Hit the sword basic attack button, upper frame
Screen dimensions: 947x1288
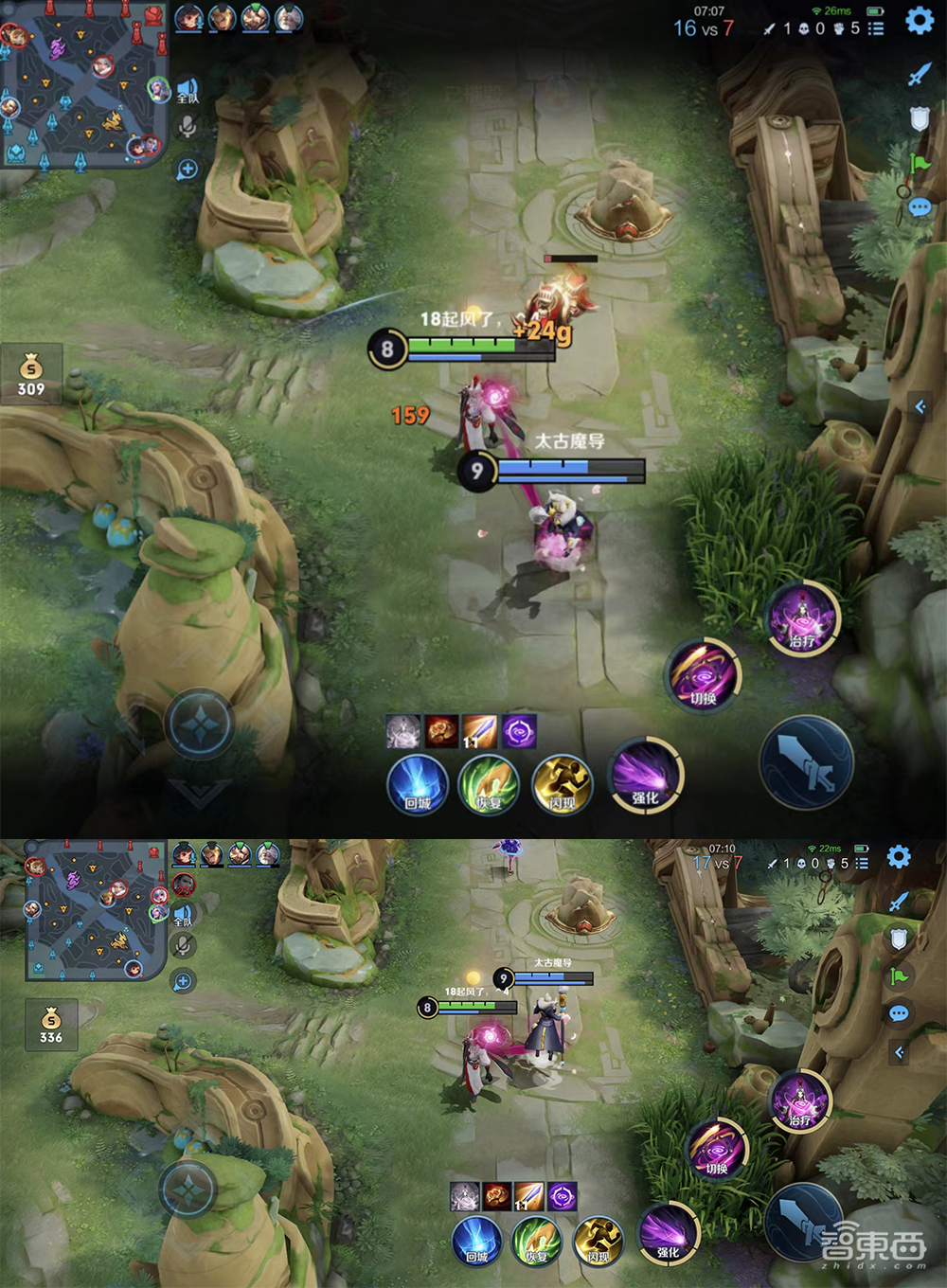coord(807,762)
